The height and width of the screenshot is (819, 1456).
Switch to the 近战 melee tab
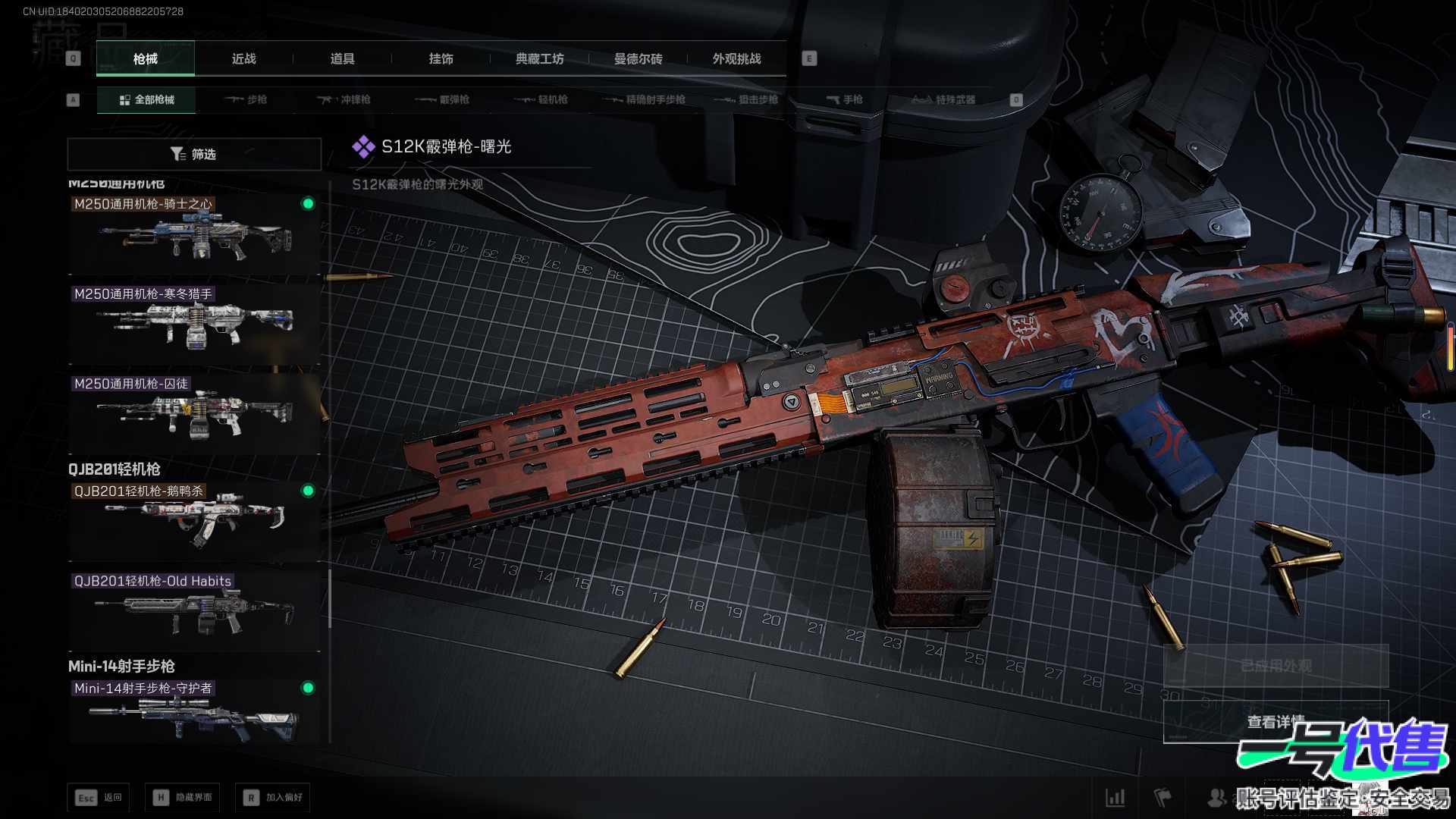tap(243, 59)
